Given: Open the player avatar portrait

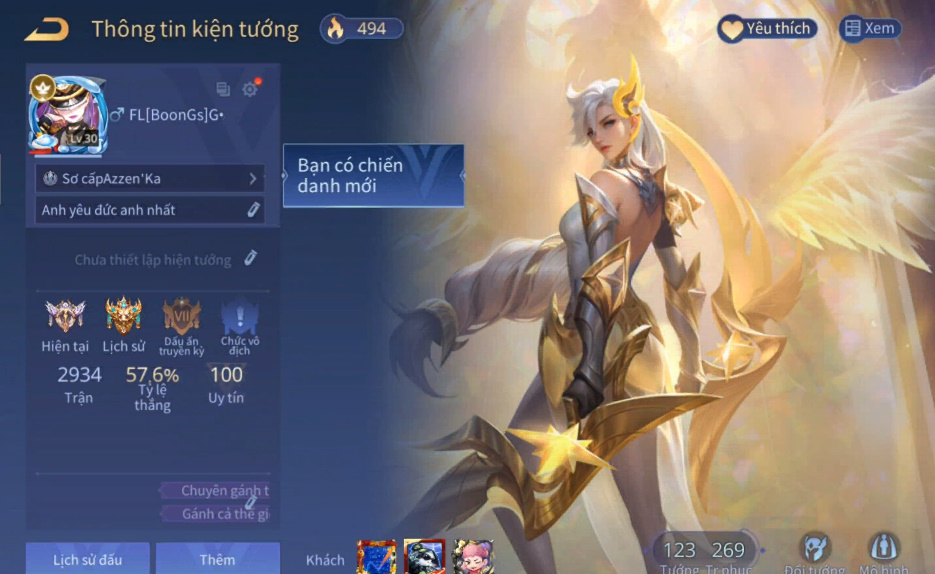Looking at the screenshot, I should [67, 114].
